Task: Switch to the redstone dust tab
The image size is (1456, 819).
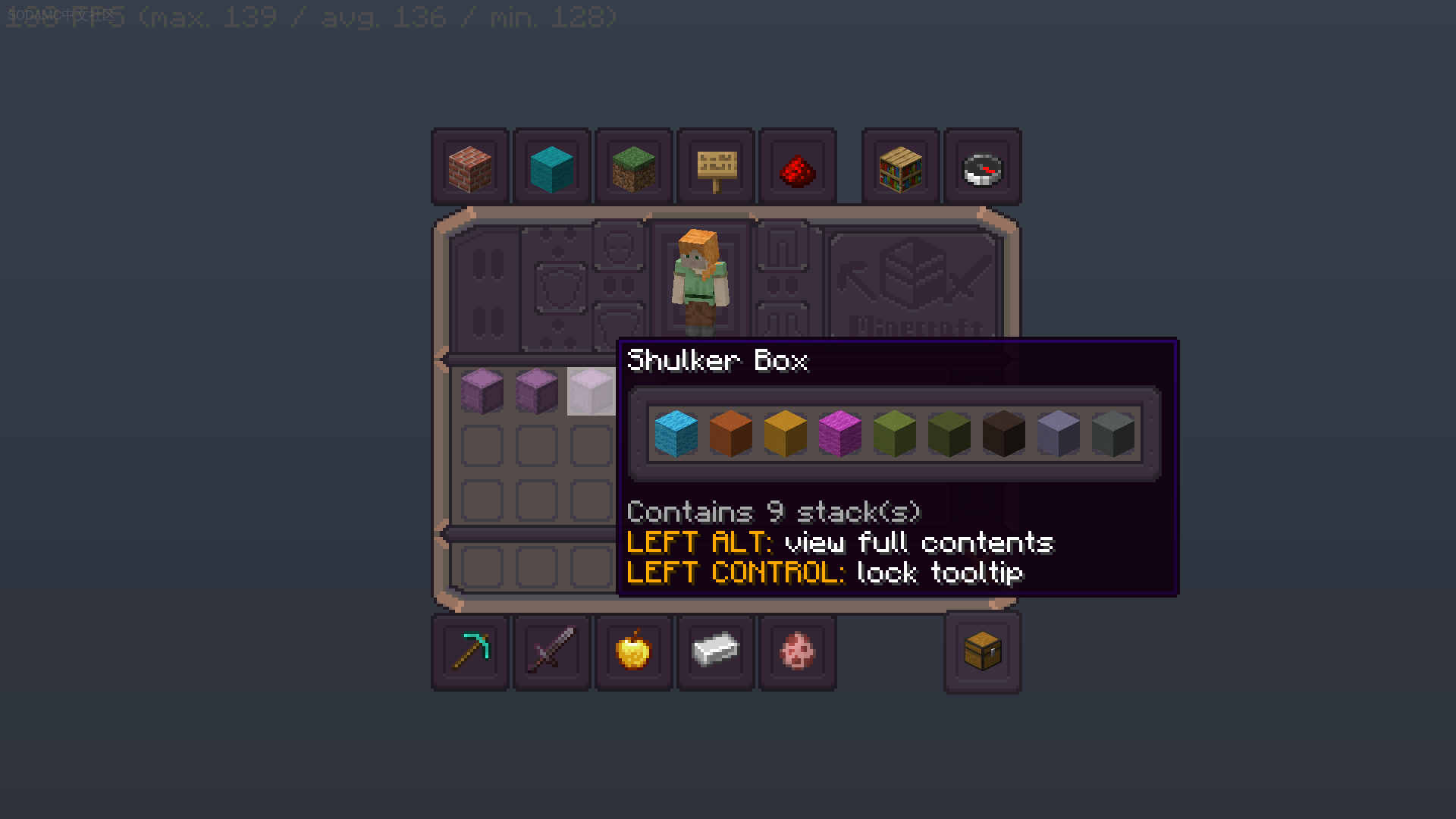Action: [x=797, y=168]
